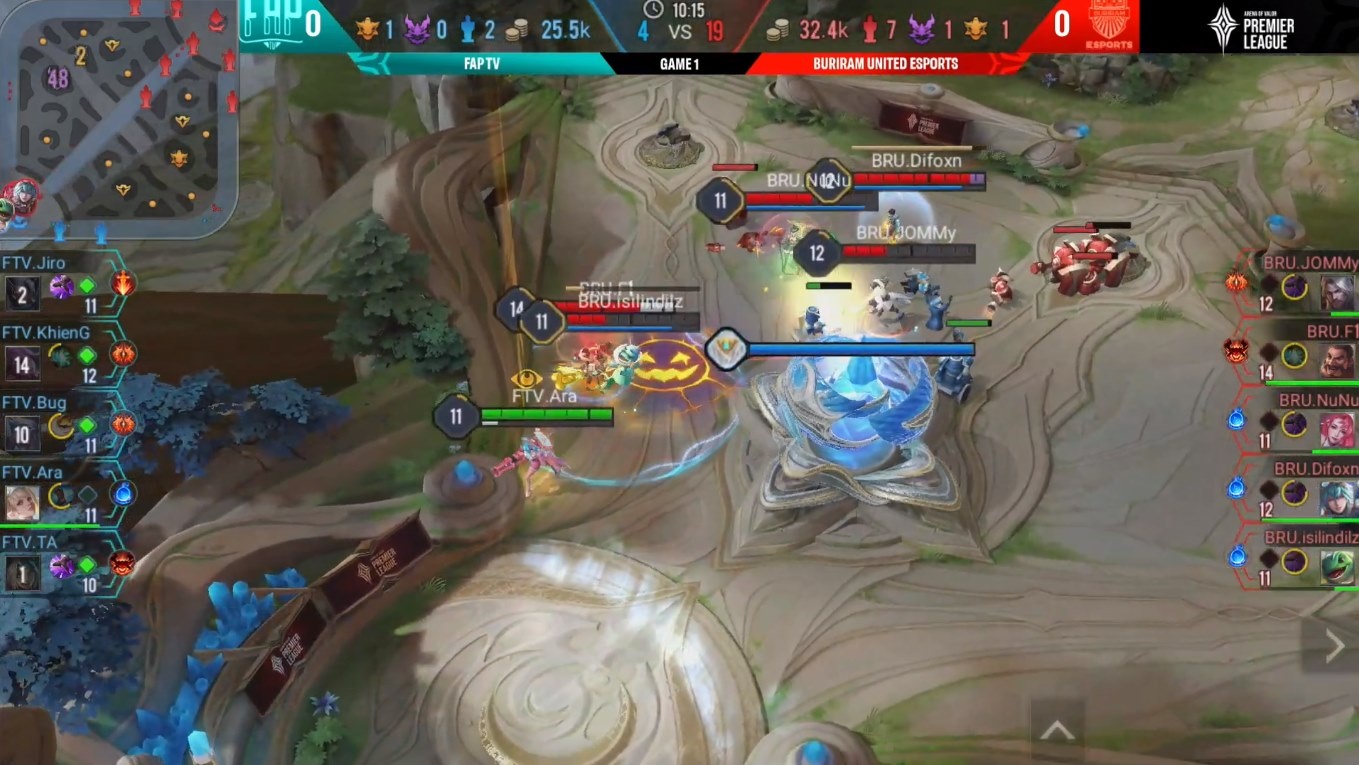The height and width of the screenshot is (765, 1359).
Task: Open the bottom up-arrow panel
Action: click(1057, 731)
